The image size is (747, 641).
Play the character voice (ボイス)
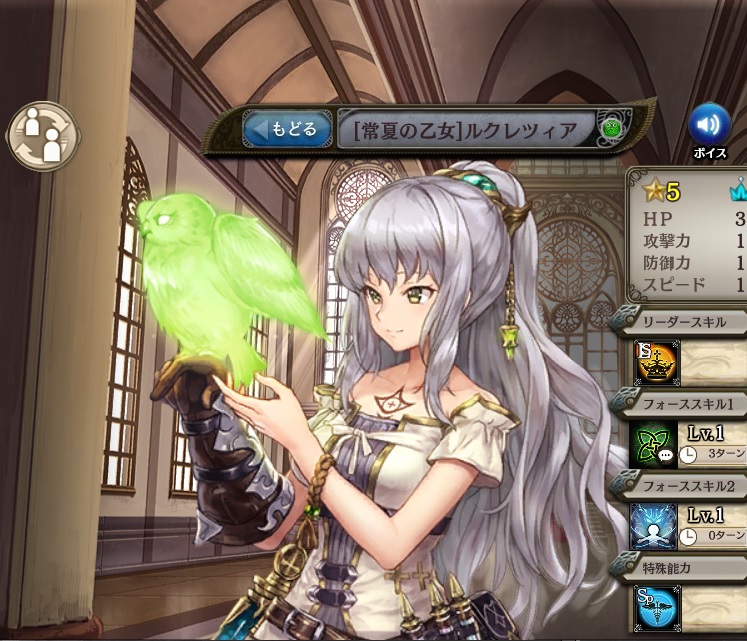tap(709, 124)
